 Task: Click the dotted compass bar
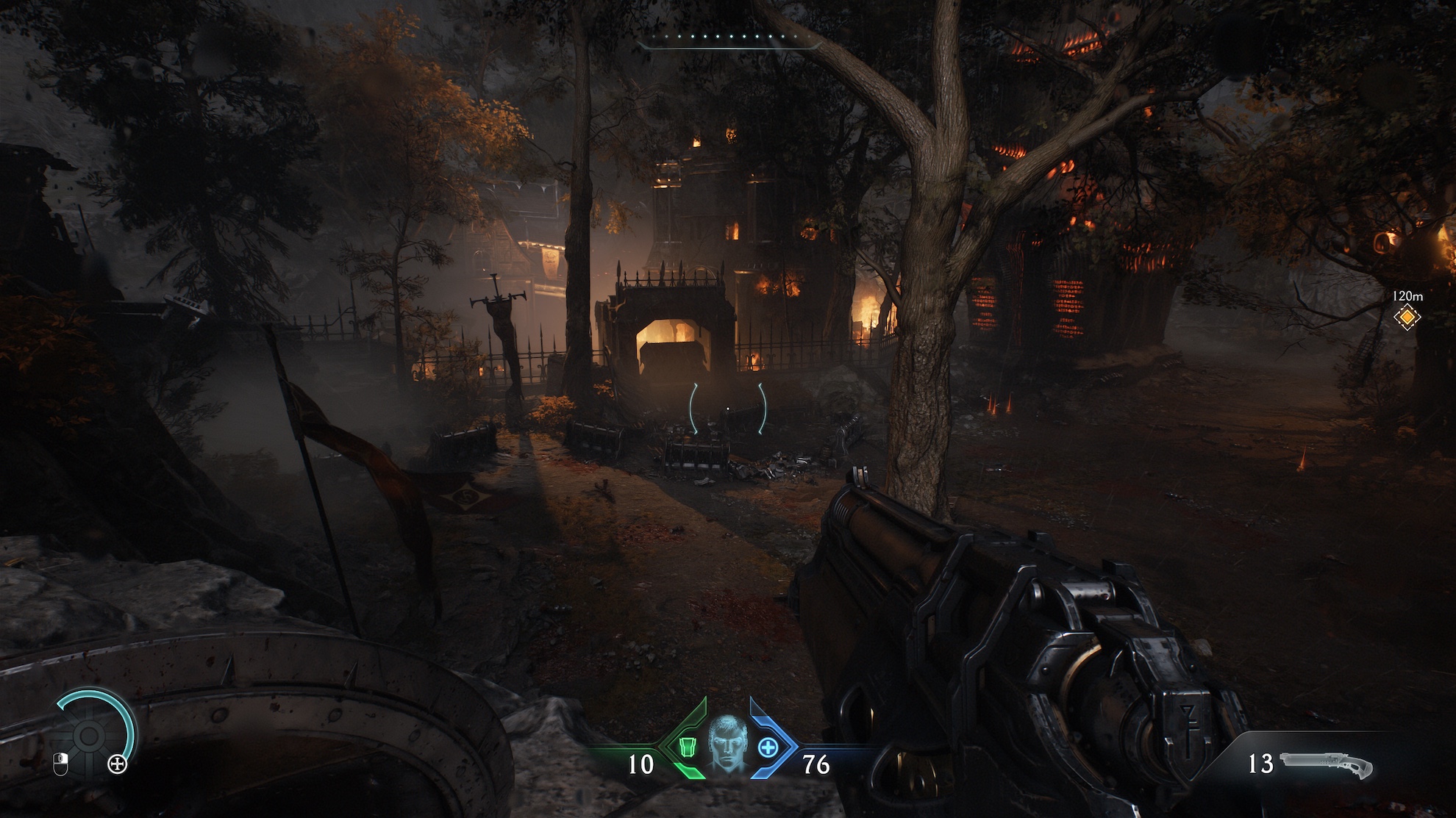coord(729,37)
